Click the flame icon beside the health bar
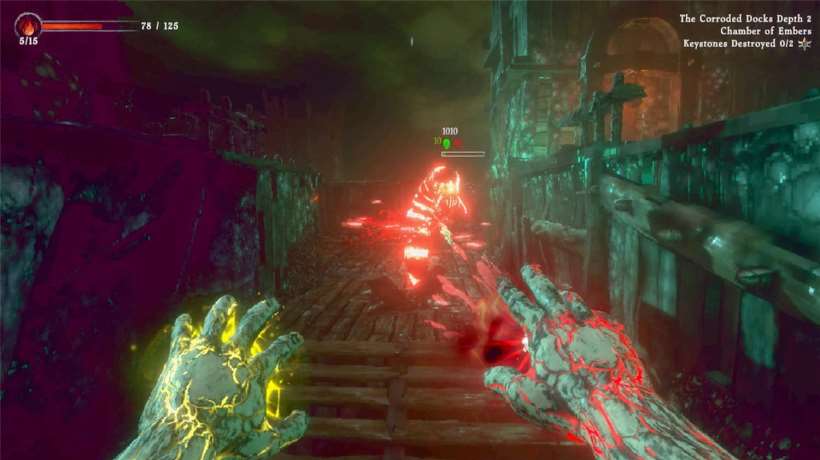Image resolution: width=820 pixels, height=460 pixels. [x=28, y=24]
